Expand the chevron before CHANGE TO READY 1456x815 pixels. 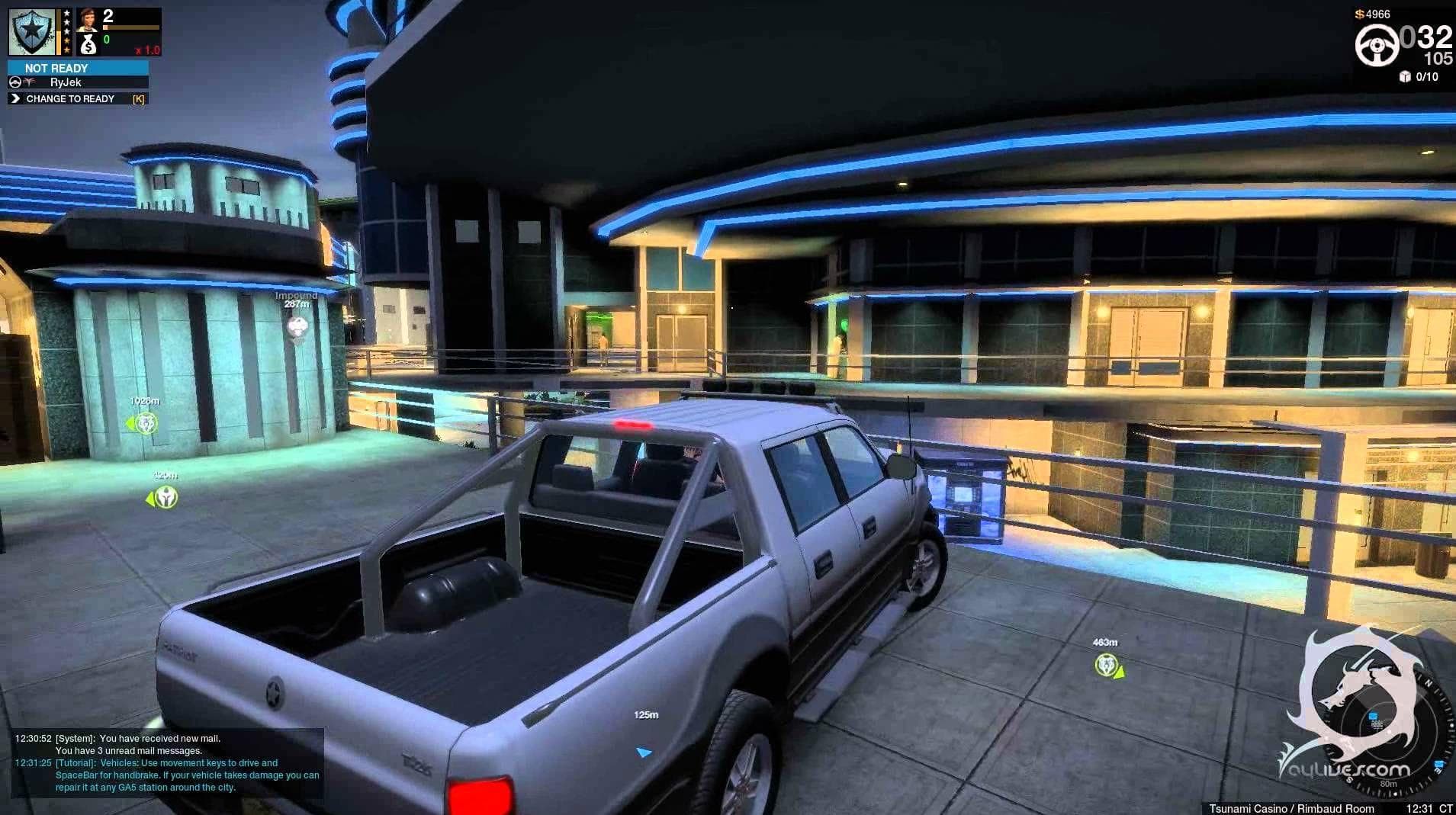pyautogui.click(x=15, y=99)
